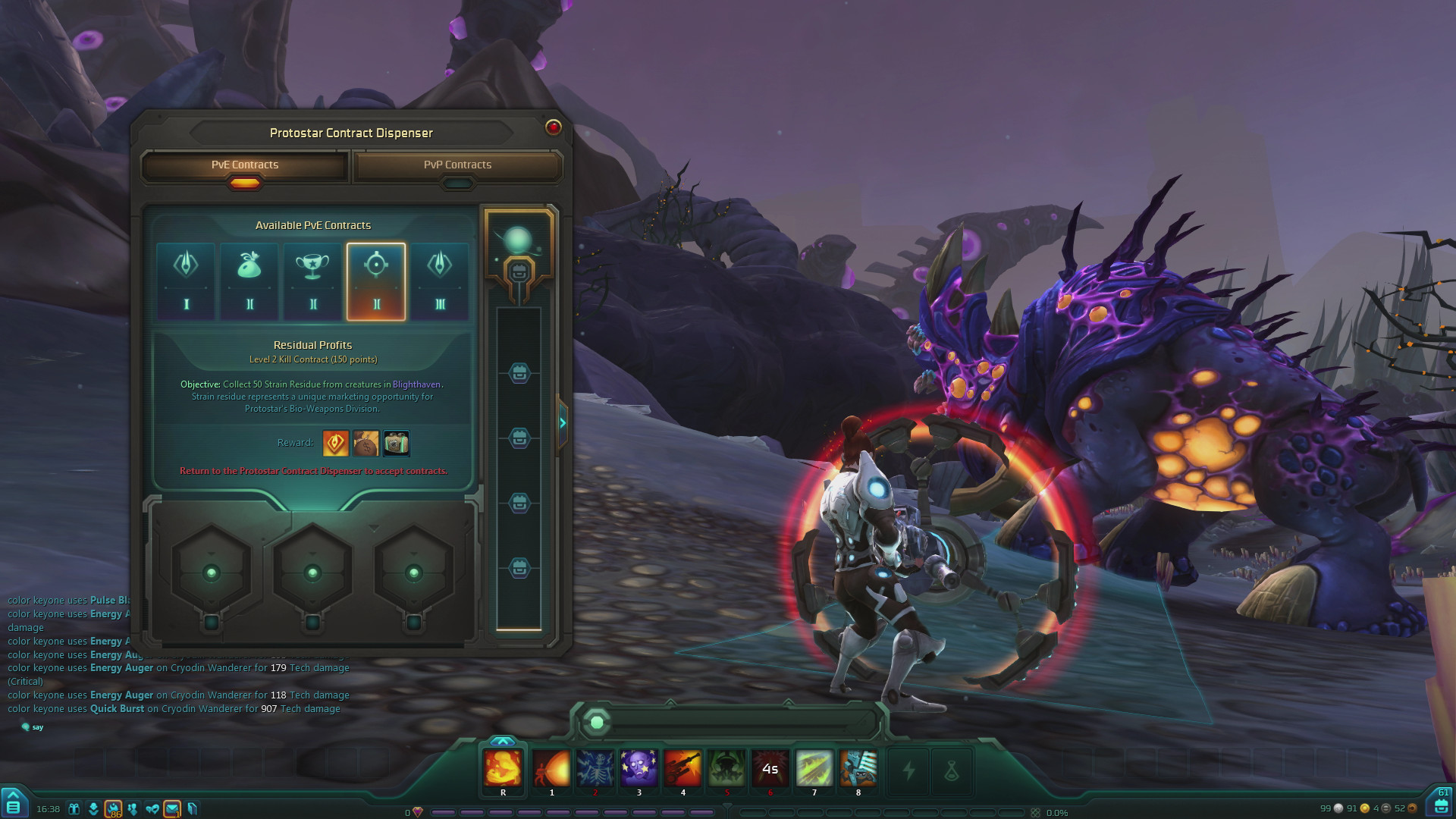Select the moneybag Level II contract card
This screenshot has width=1456, height=819.
tap(249, 281)
